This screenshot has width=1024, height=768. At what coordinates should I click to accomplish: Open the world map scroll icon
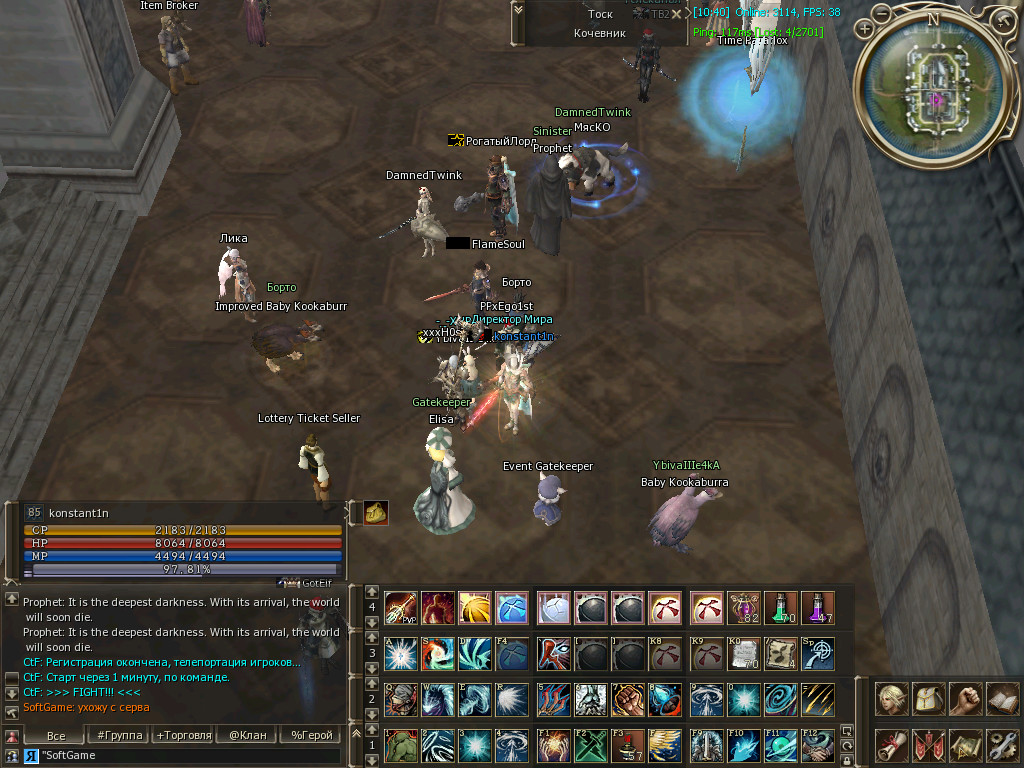tap(965, 745)
